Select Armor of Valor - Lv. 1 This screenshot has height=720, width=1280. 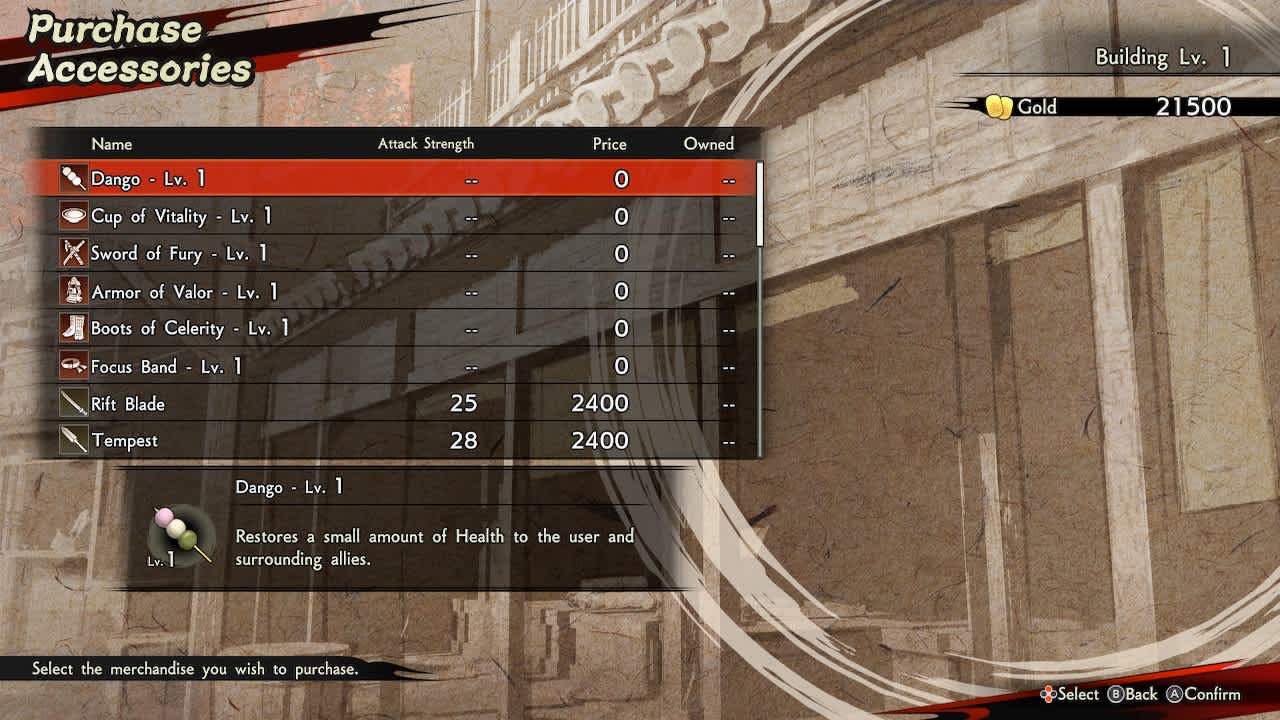(x=400, y=292)
